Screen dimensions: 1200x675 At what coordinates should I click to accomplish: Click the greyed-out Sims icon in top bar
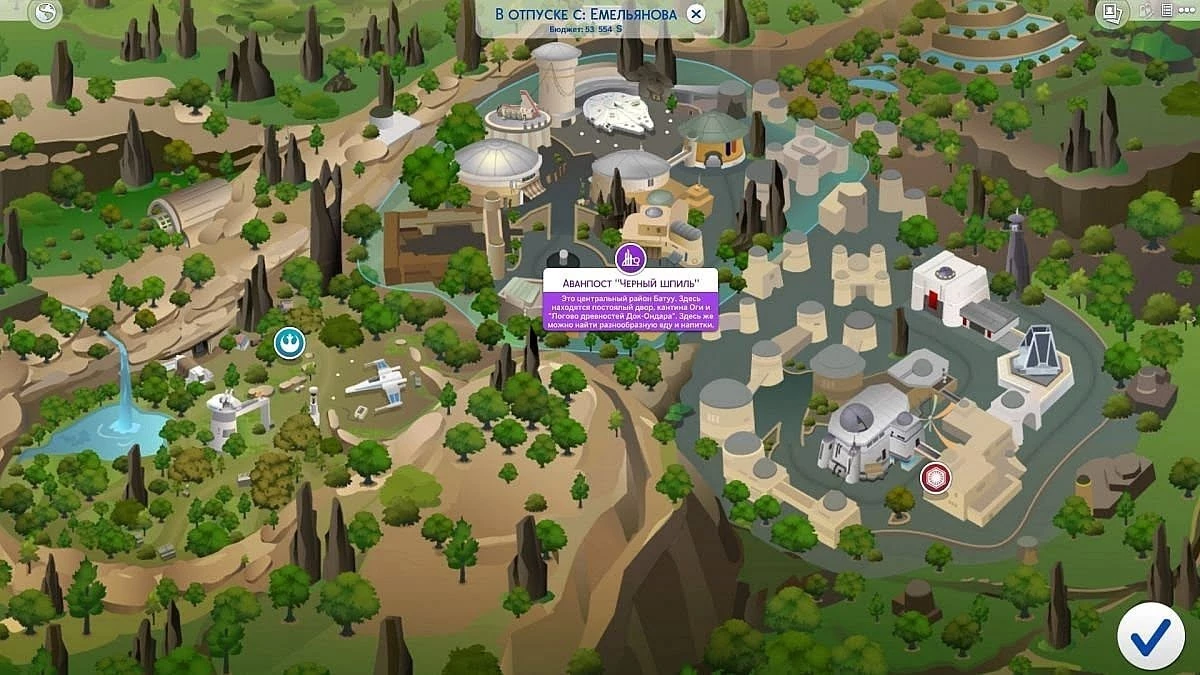pos(1145,12)
